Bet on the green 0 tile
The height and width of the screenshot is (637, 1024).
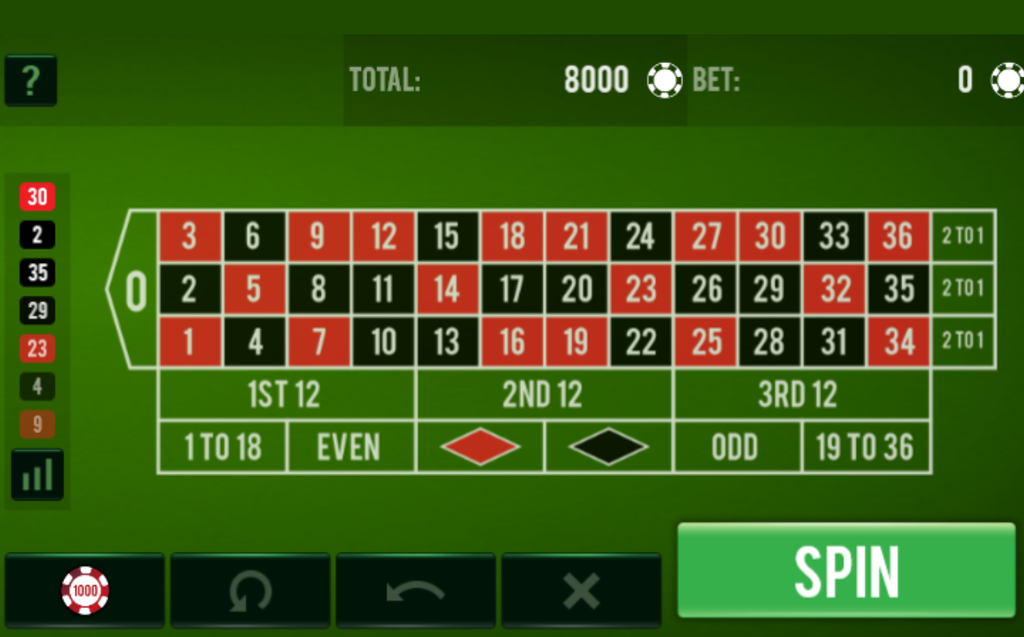[x=134, y=290]
